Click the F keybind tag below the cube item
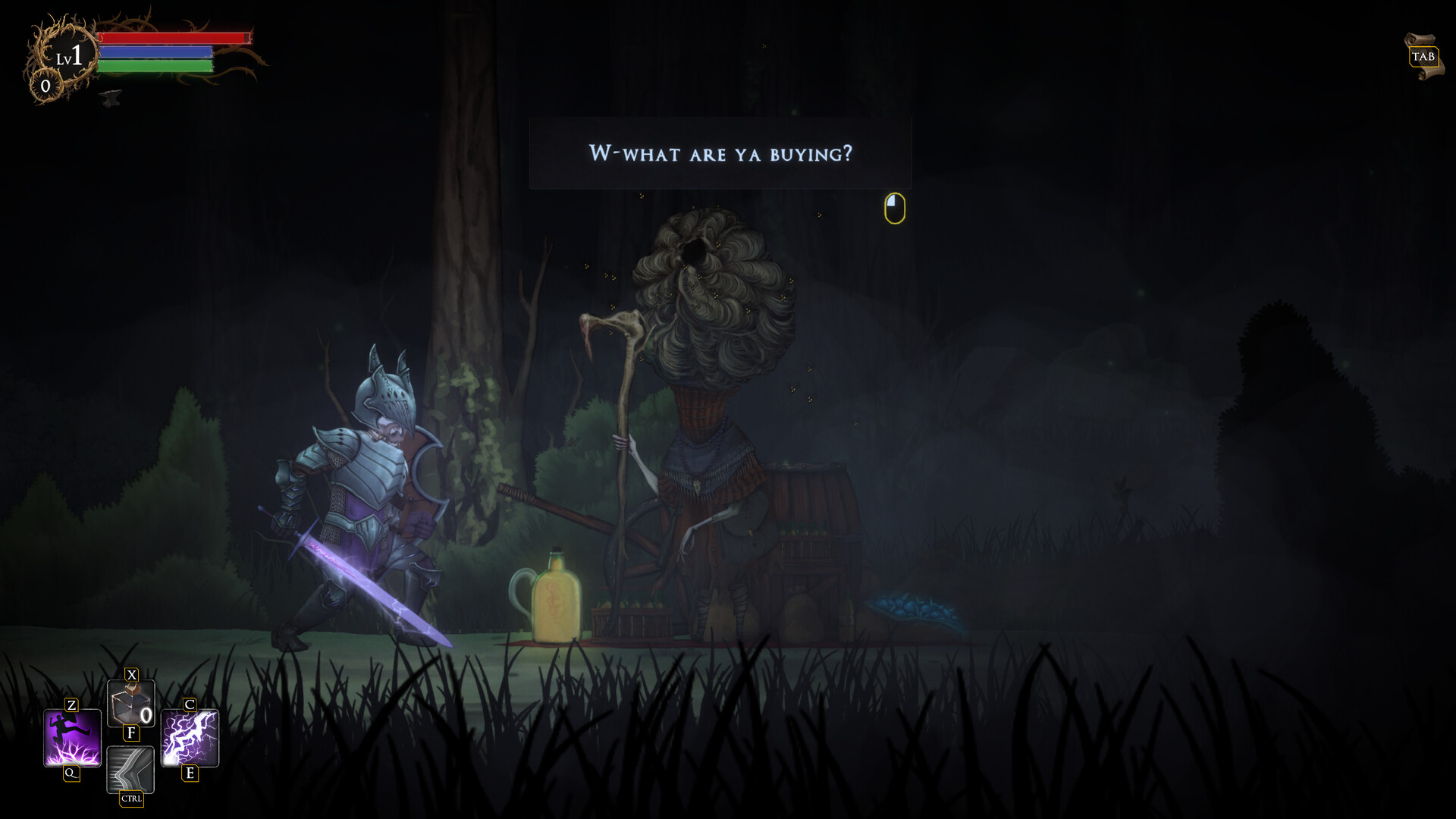Image resolution: width=1456 pixels, height=819 pixels. (132, 733)
